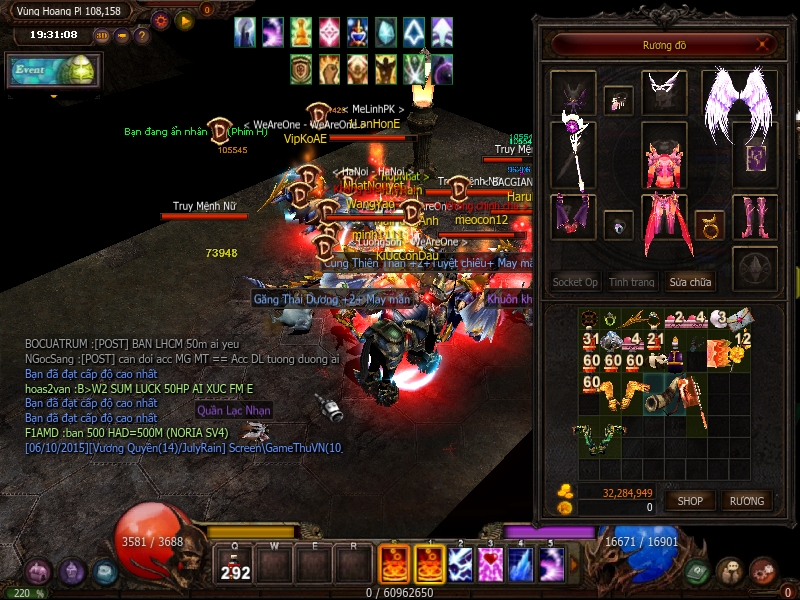Select the equipped purple boots slot

coord(754,217)
